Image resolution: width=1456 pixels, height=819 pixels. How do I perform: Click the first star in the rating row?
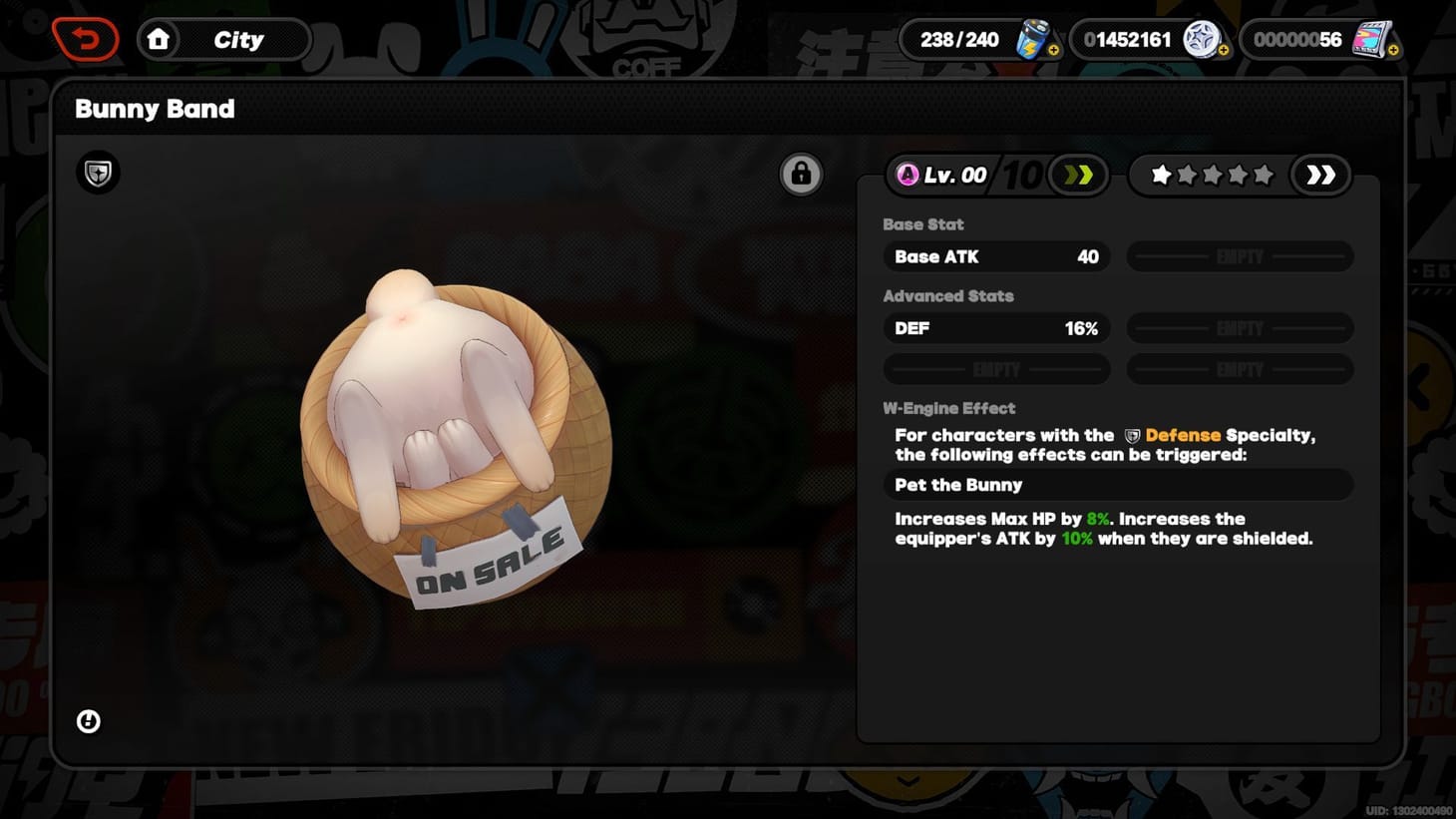[x=1161, y=174]
